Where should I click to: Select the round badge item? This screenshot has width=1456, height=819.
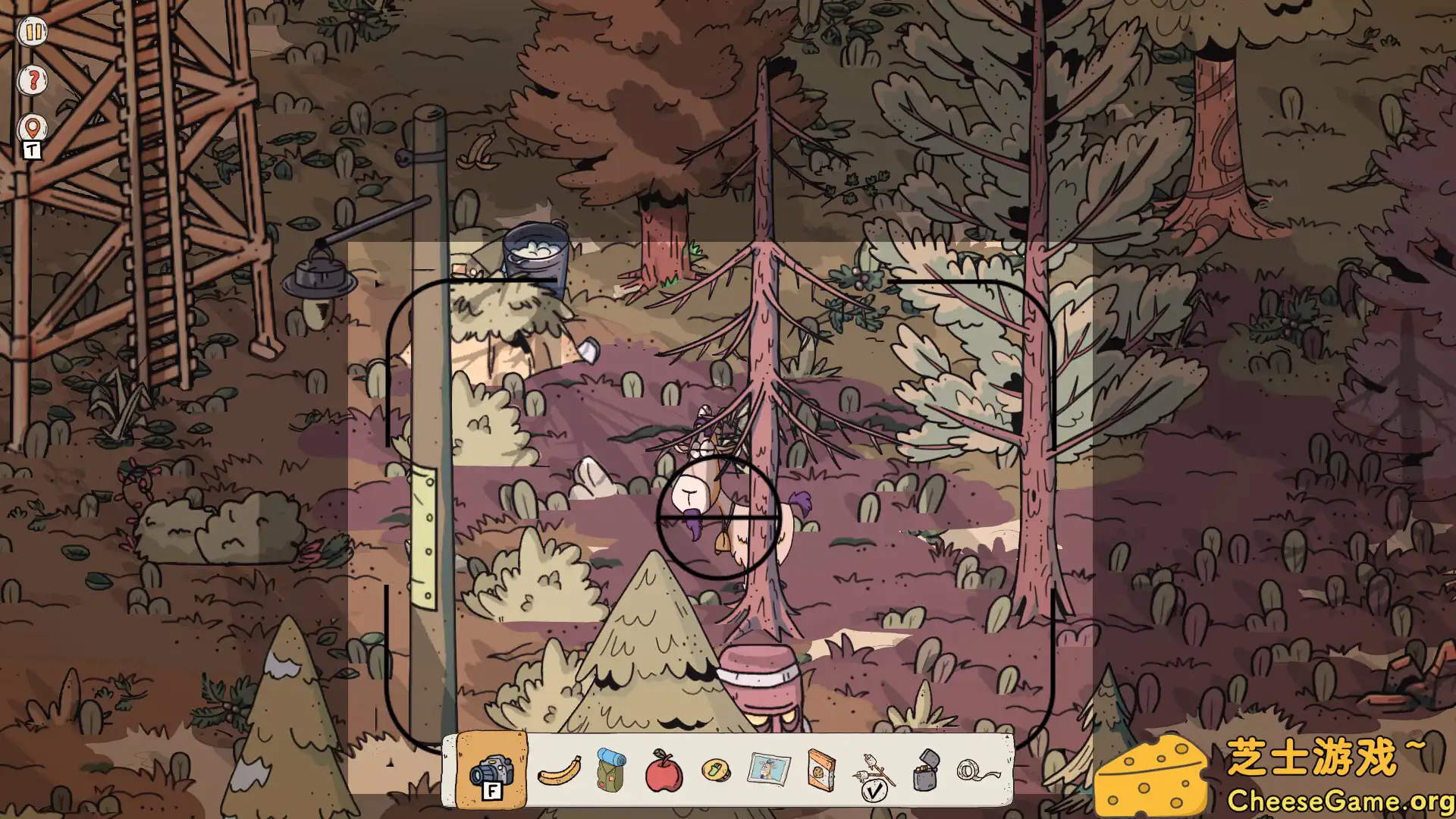tap(716, 772)
